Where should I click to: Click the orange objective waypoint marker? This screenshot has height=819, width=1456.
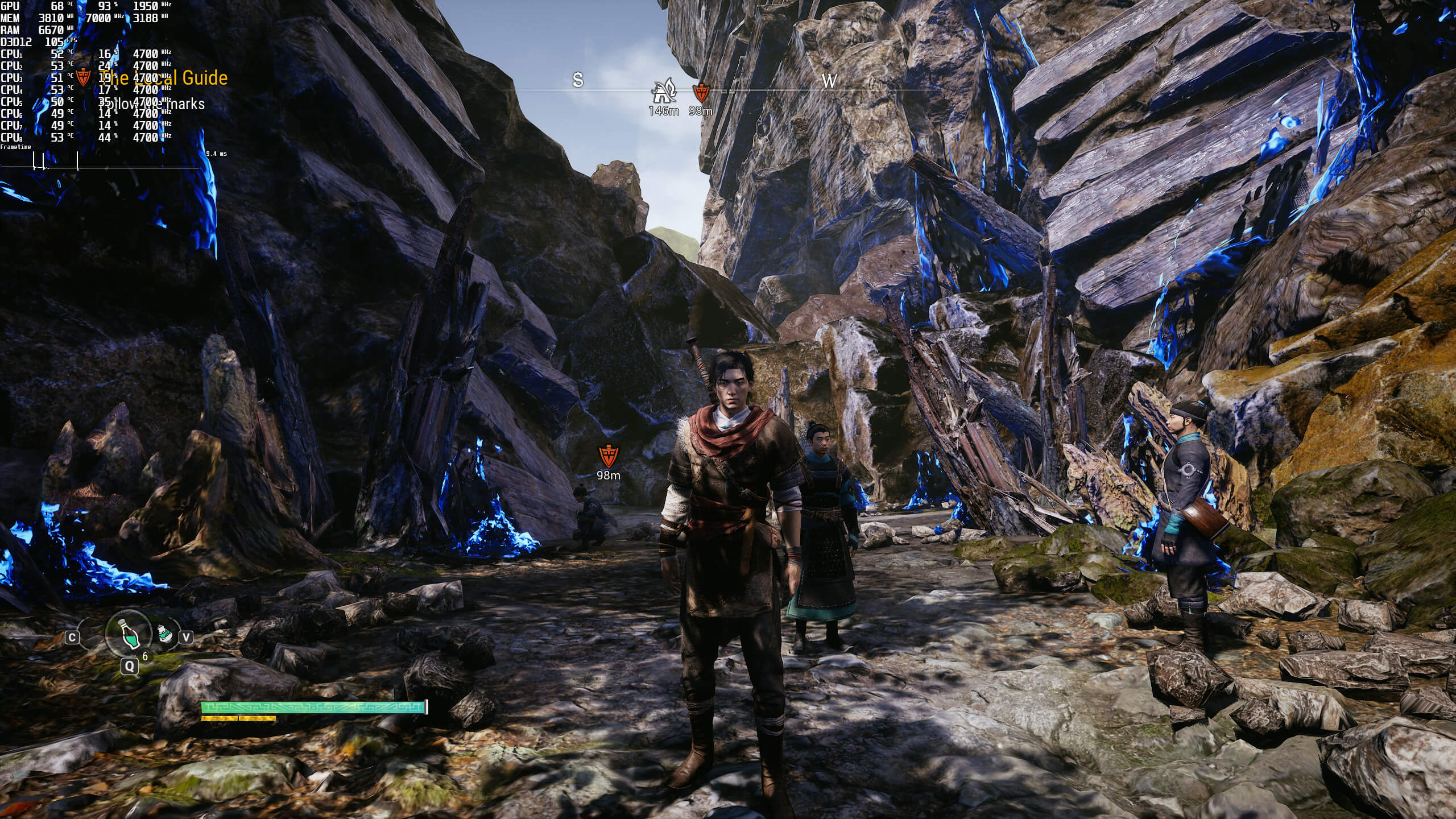[608, 457]
